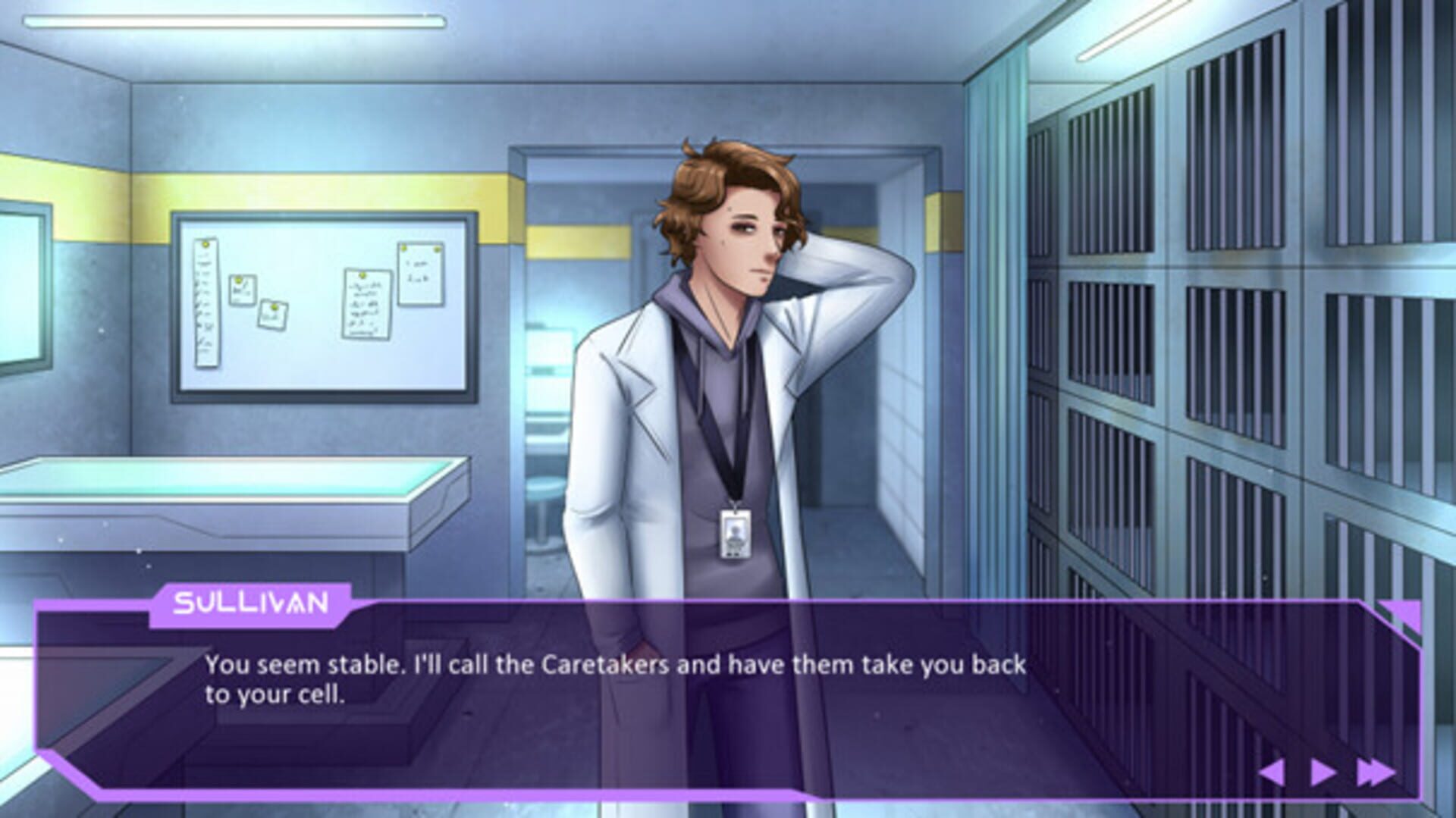Click the single play triangle between the arrows
The width and height of the screenshot is (1456, 818).
[x=1323, y=772]
